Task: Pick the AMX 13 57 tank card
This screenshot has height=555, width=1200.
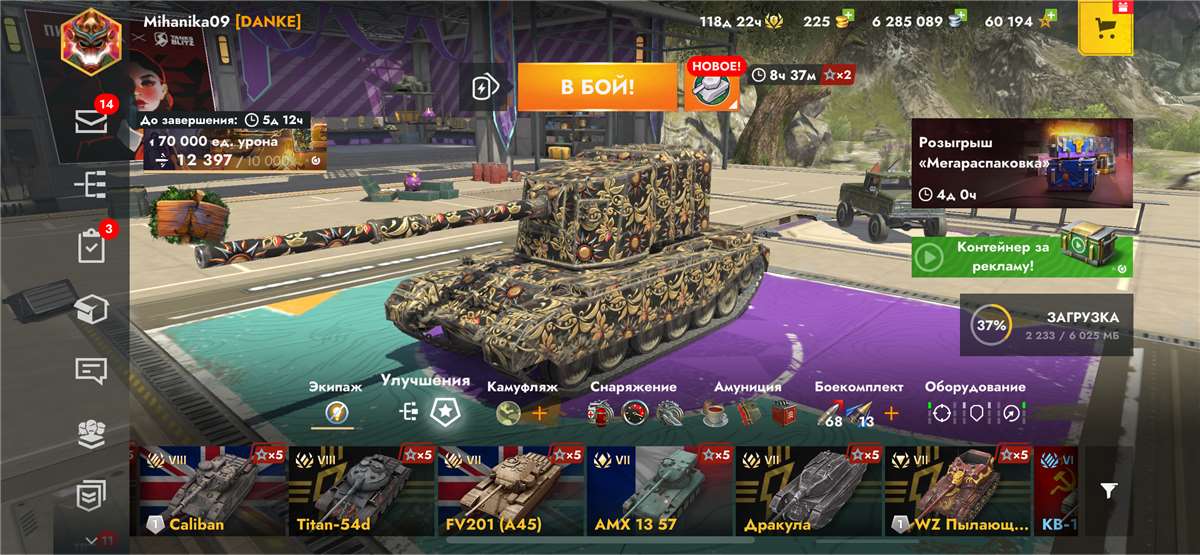Action: tap(660, 491)
